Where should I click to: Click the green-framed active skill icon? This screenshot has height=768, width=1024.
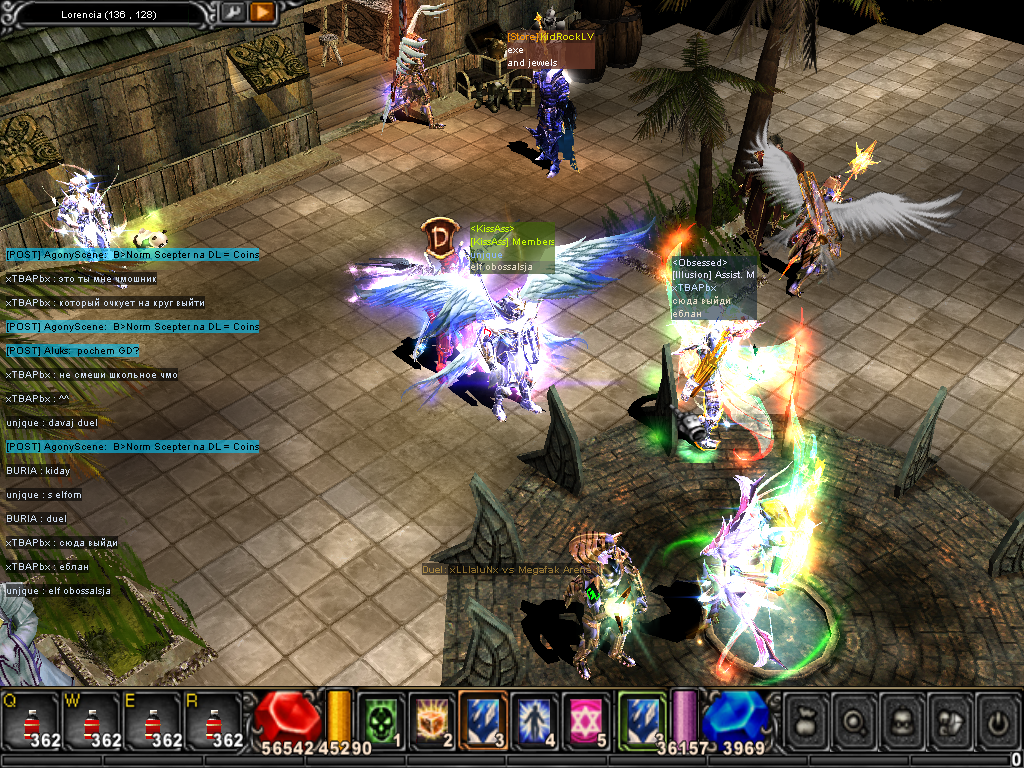[640, 718]
